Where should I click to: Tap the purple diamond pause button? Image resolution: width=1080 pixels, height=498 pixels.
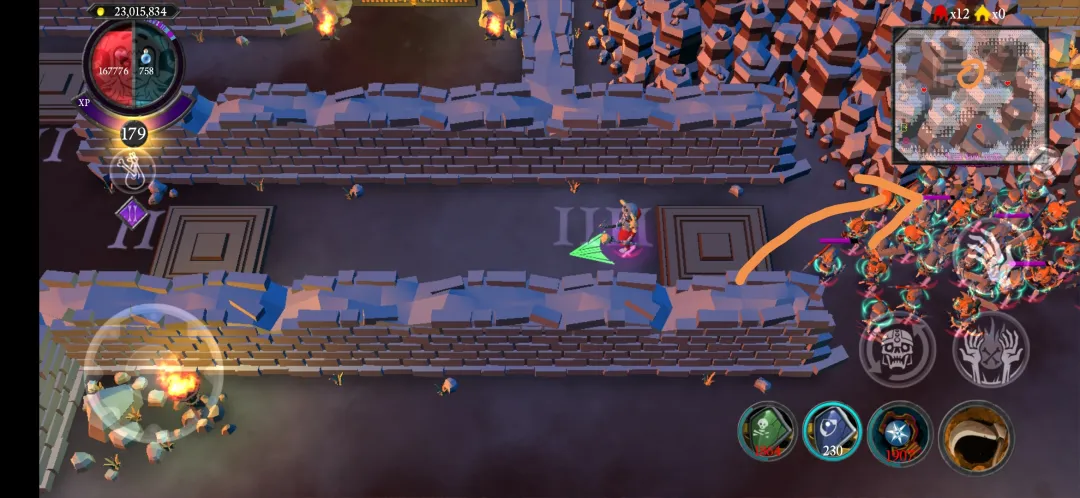pyautogui.click(x=132, y=213)
